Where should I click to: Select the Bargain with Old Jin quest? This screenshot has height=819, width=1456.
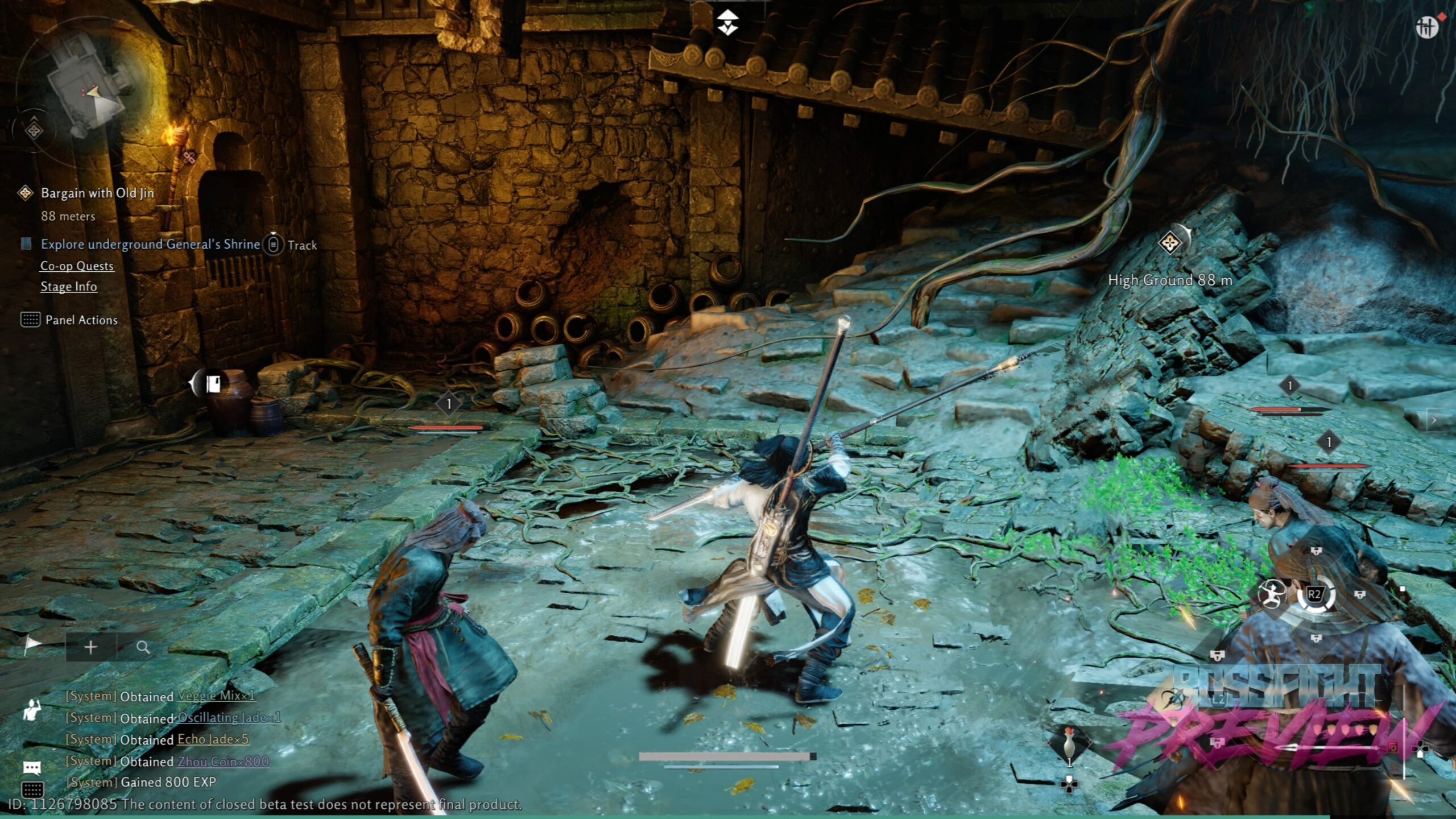pyautogui.click(x=97, y=193)
